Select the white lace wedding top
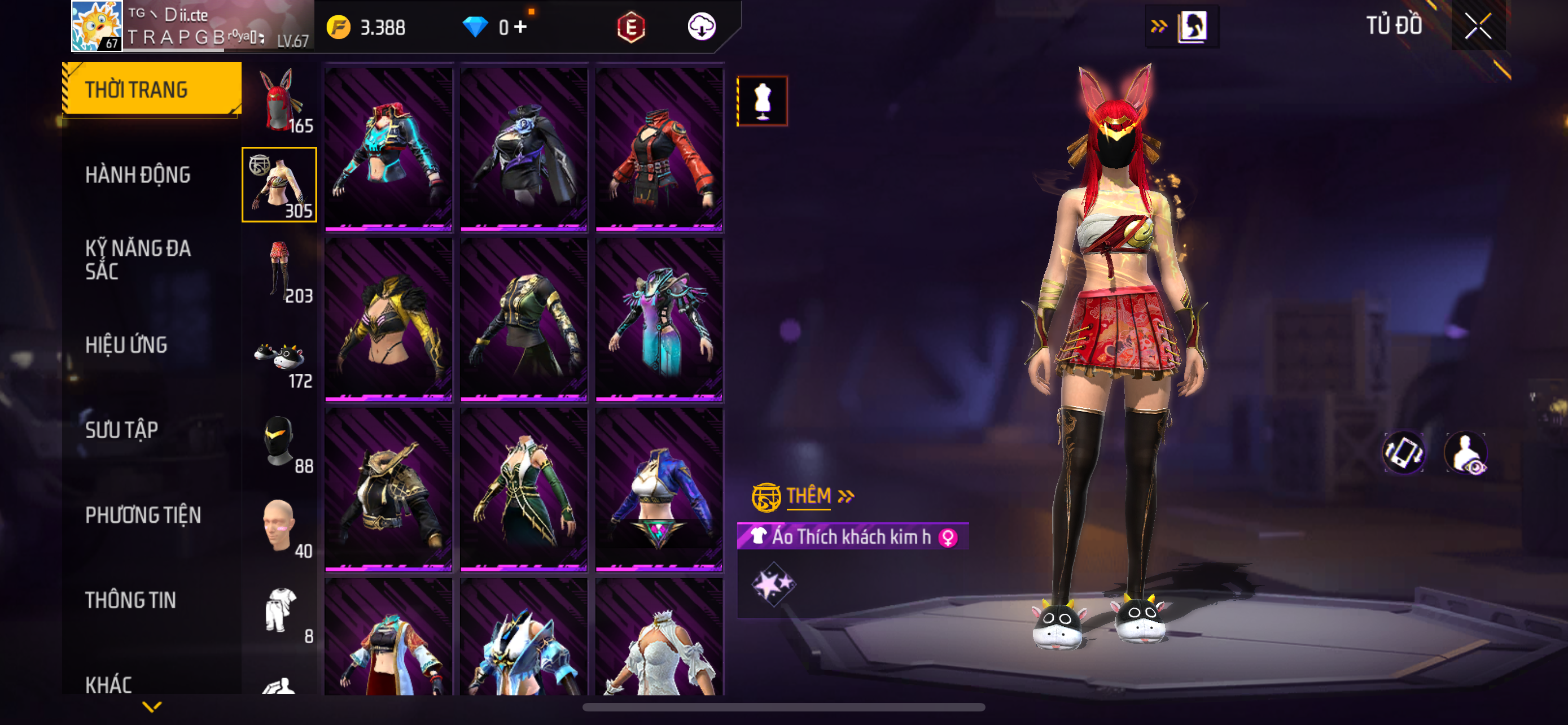 point(659,639)
